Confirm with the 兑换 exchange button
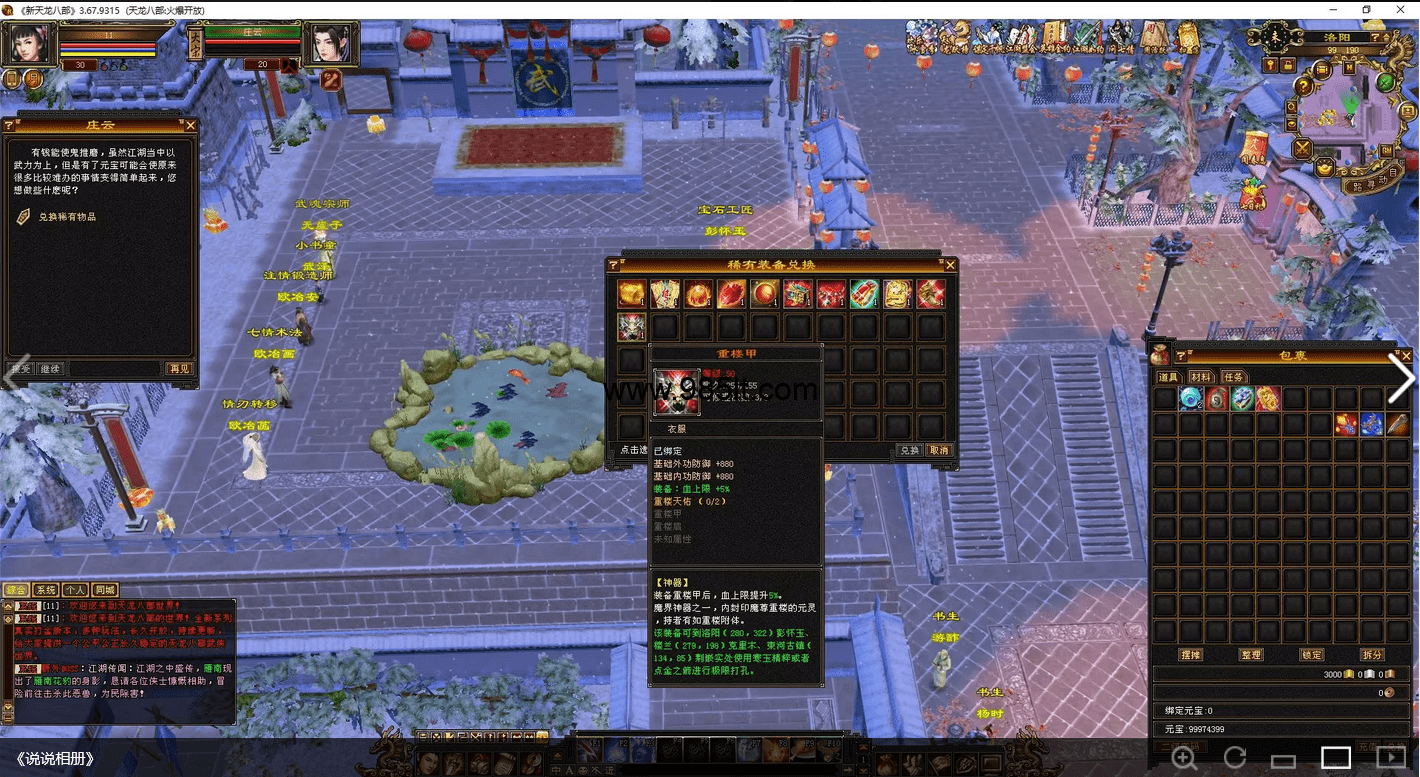 click(908, 451)
